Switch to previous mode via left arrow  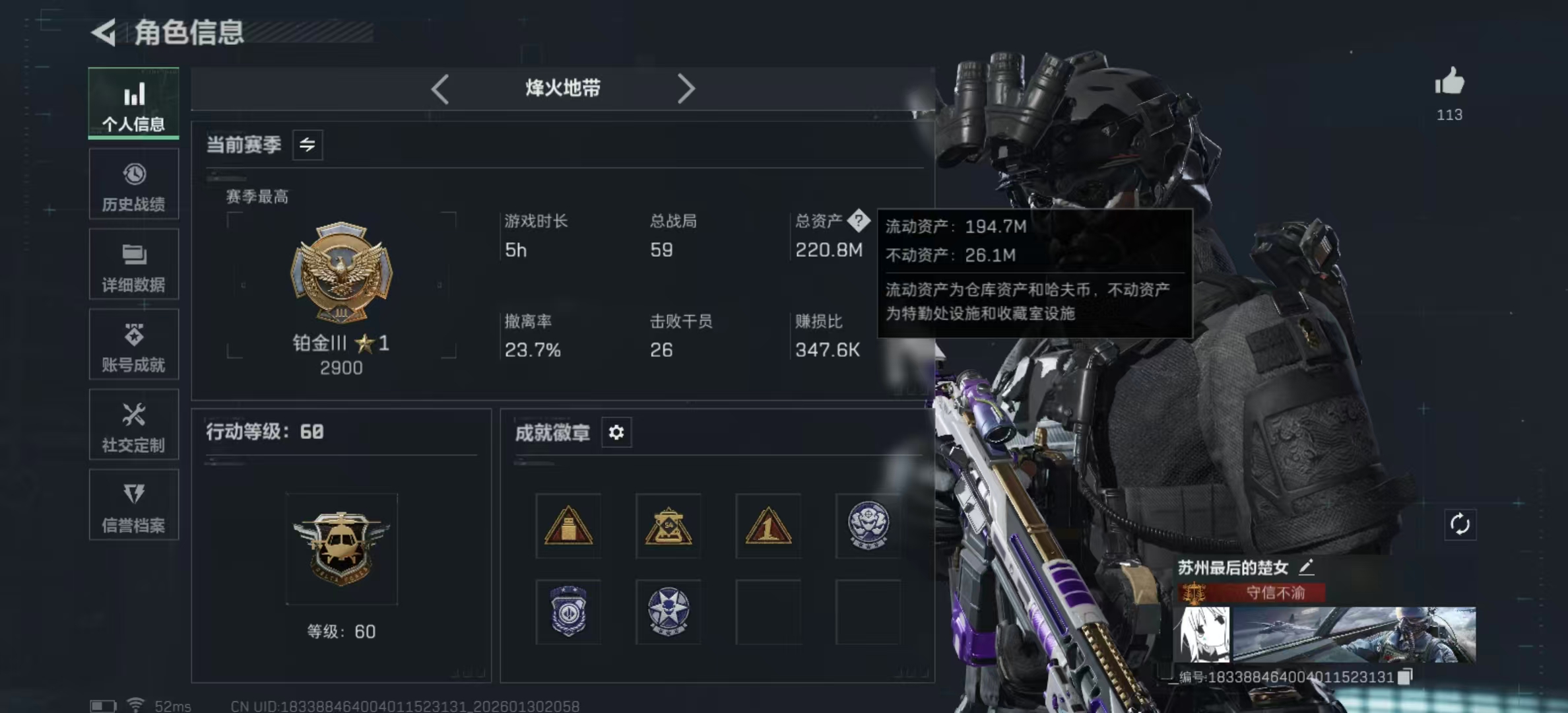point(440,88)
